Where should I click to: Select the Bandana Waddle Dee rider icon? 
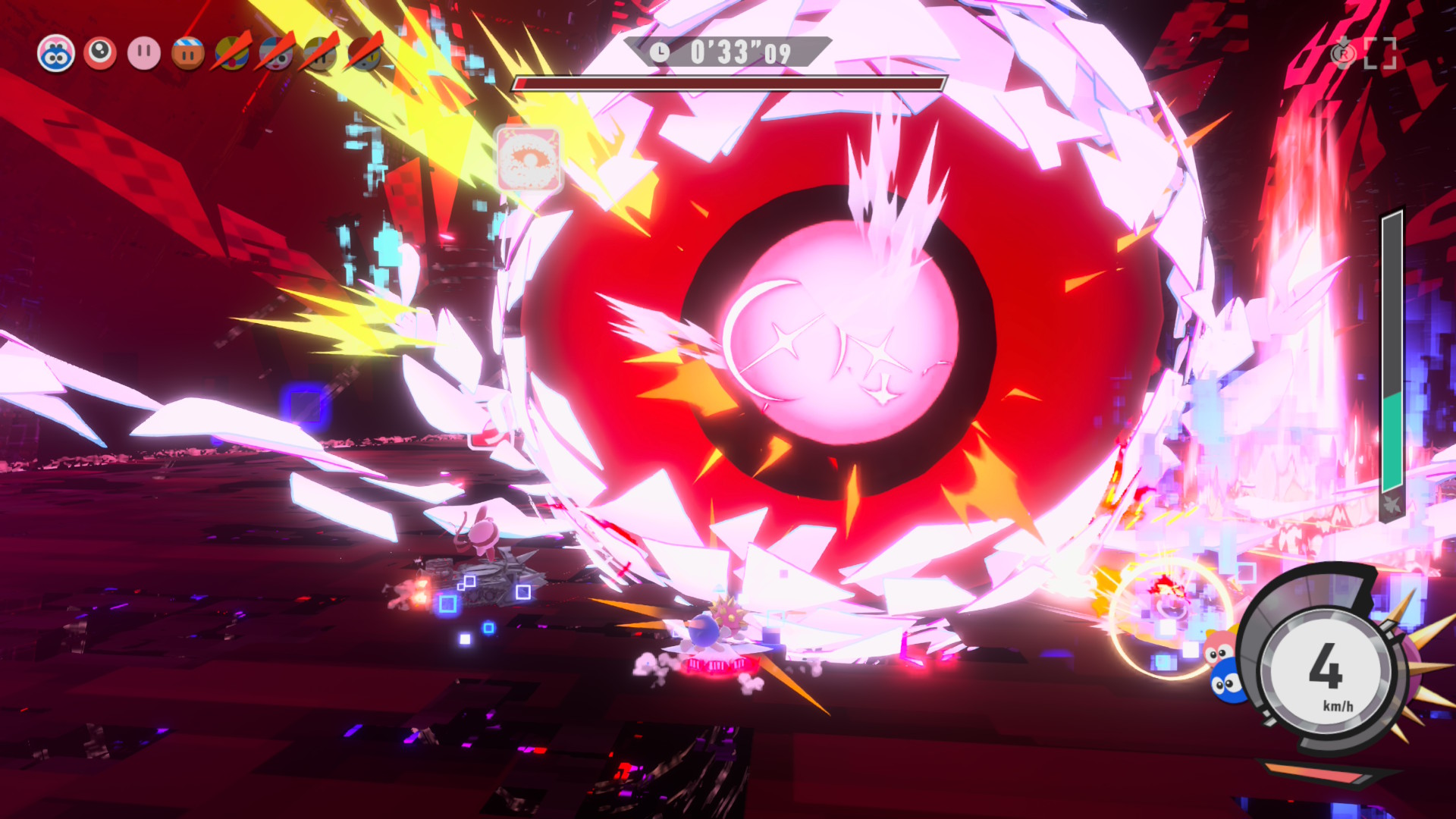188,54
